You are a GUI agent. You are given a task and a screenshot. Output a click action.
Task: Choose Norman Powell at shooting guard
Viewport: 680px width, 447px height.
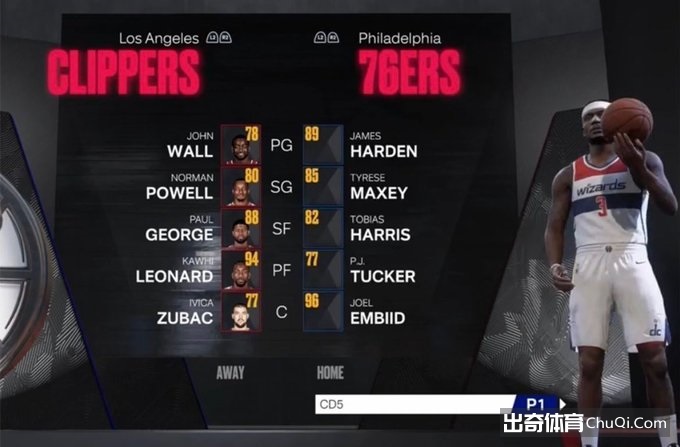(x=180, y=186)
